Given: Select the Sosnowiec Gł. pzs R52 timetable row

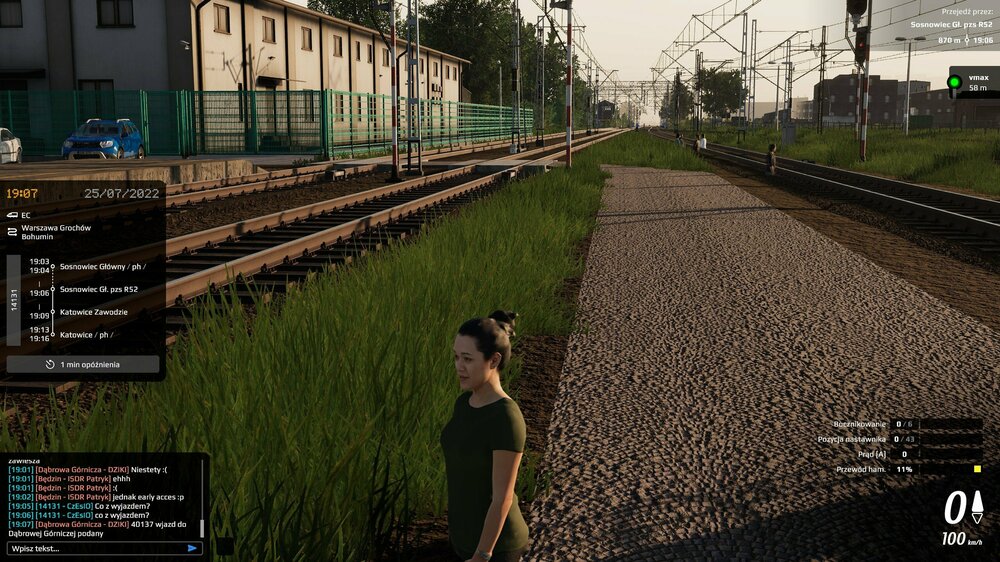Looking at the screenshot, I should [98, 289].
